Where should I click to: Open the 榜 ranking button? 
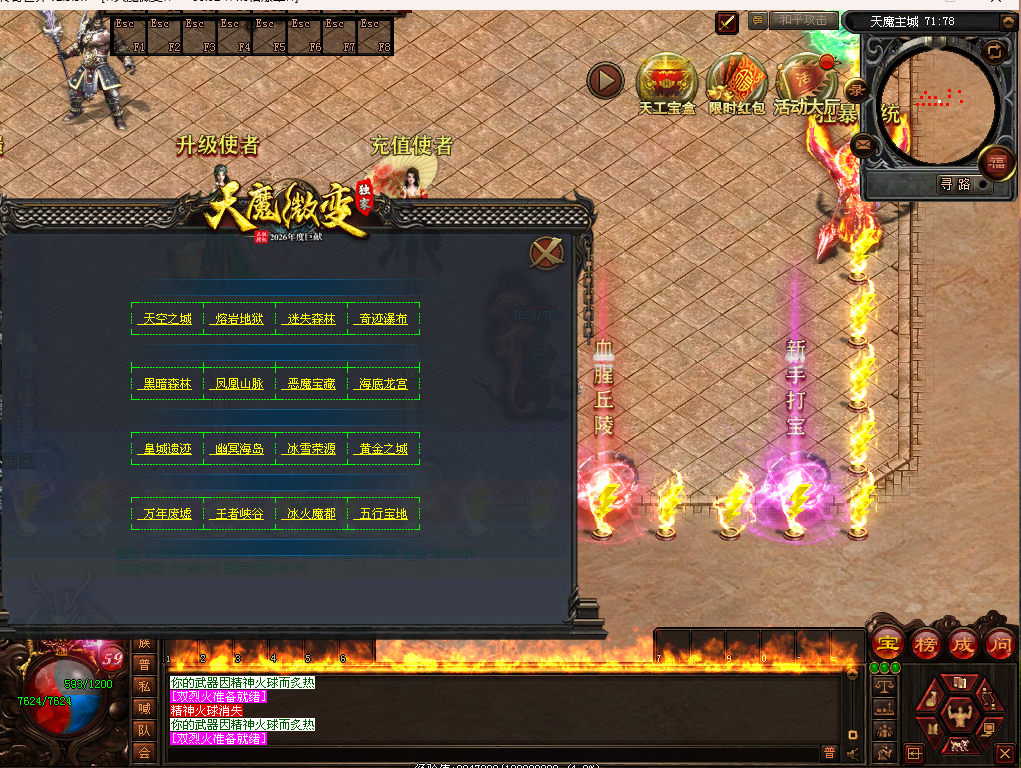click(x=925, y=643)
